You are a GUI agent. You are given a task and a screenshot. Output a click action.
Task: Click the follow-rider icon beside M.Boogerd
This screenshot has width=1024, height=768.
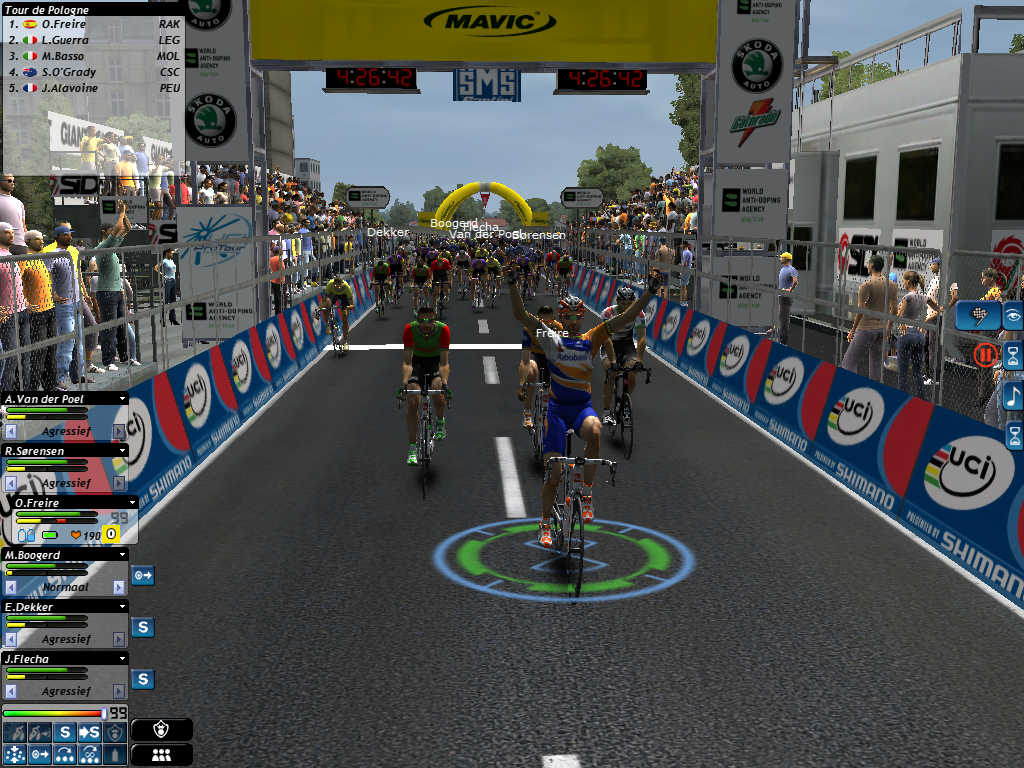pyautogui.click(x=143, y=575)
